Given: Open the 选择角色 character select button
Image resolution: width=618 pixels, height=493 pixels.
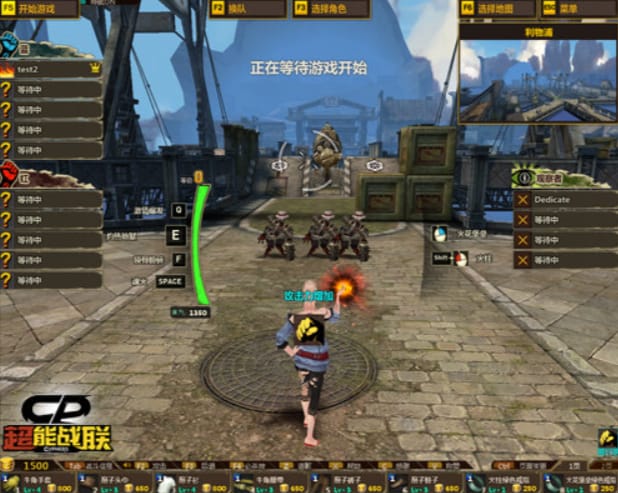Looking at the screenshot, I should (x=329, y=9).
